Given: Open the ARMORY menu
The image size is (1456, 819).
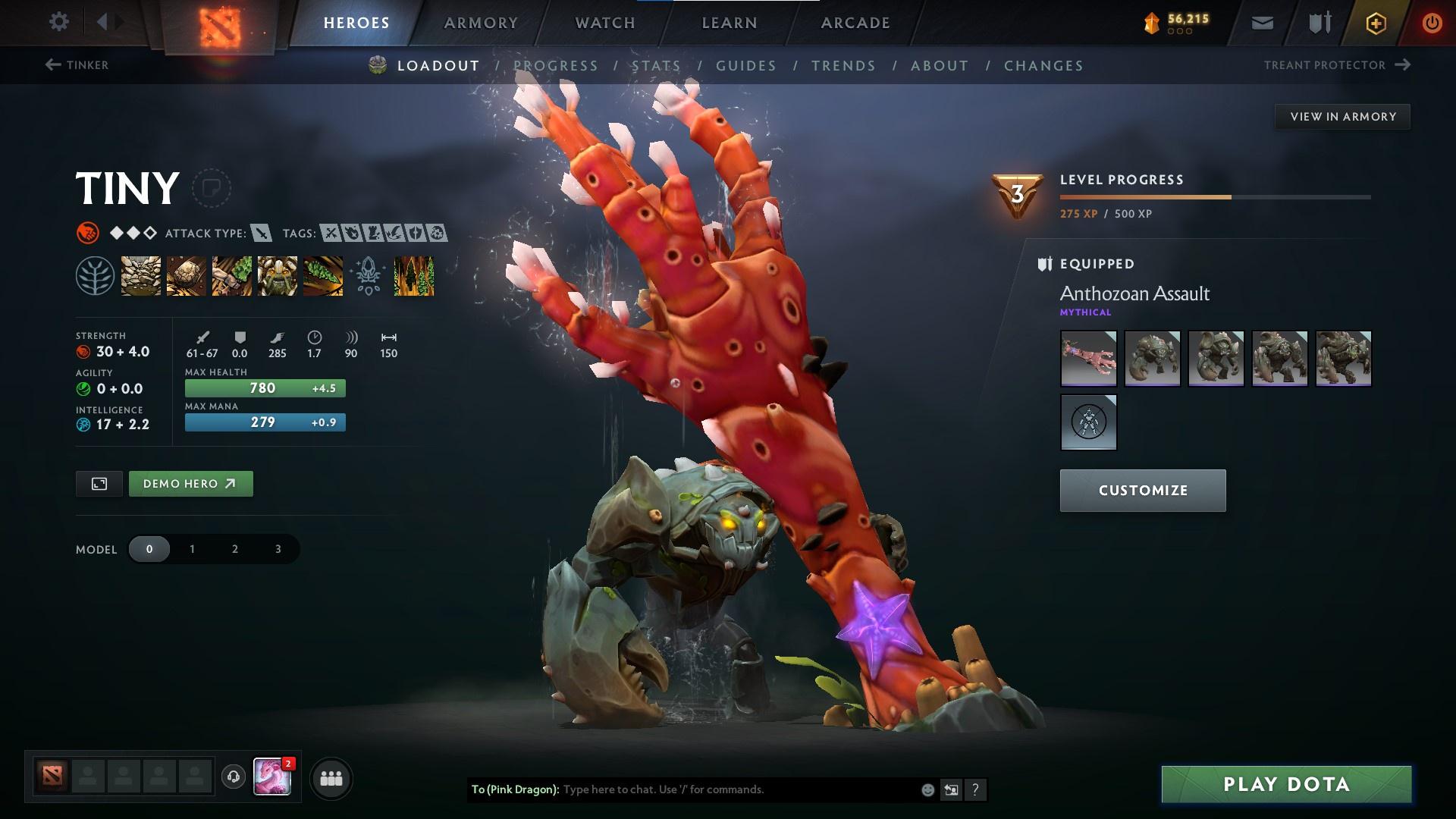Looking at the screenshot, I should pos(481,22).
